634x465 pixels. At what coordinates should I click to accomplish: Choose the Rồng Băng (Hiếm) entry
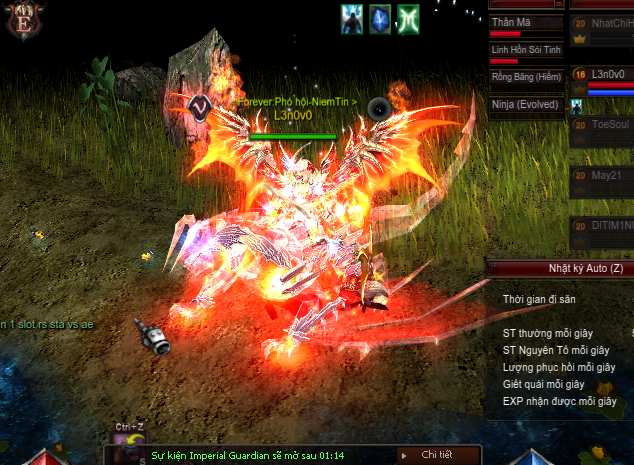[524, 77]
